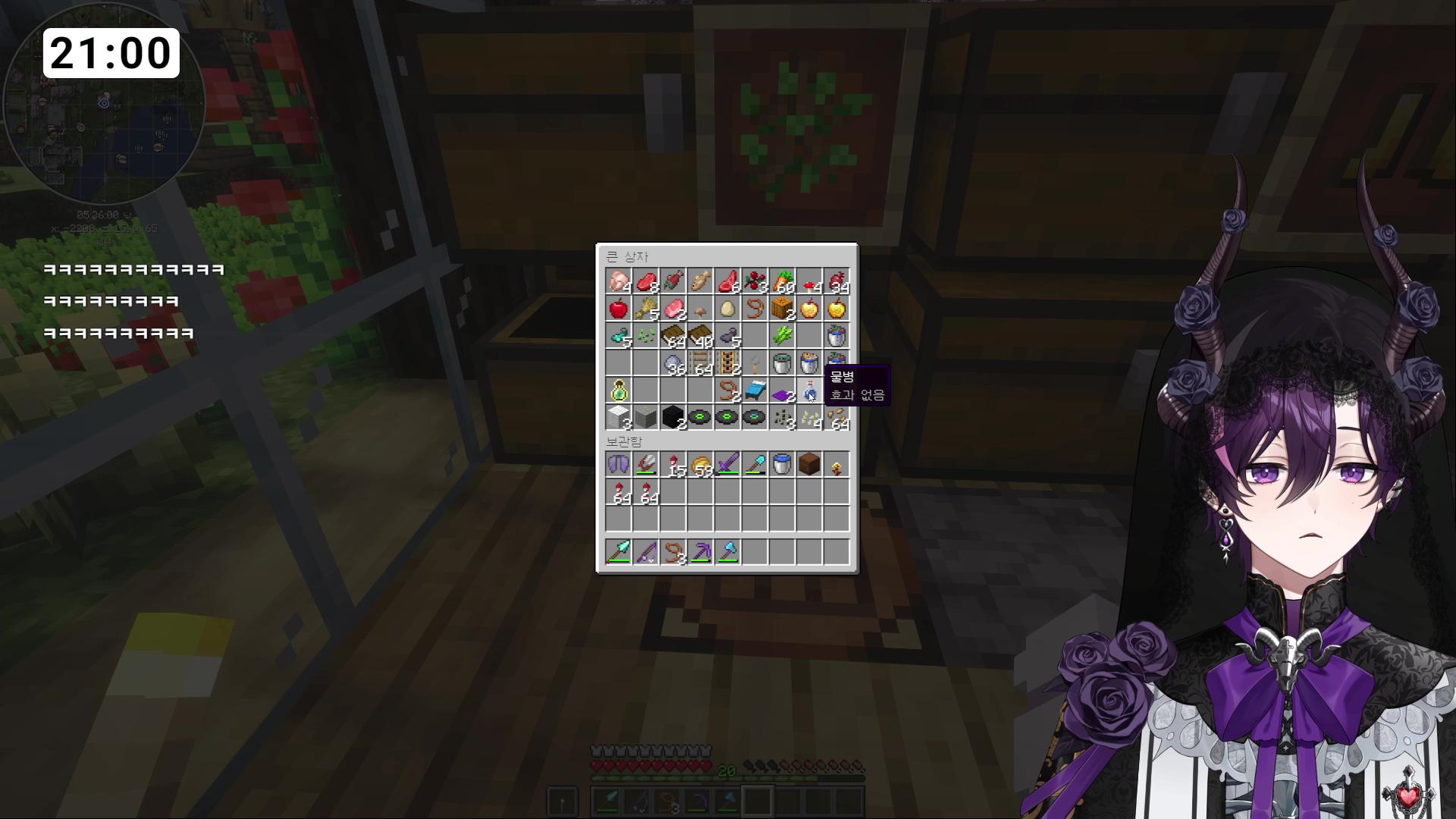
Task: Pick up the carrot stack of 60
Action: click(x=782, y=282)
